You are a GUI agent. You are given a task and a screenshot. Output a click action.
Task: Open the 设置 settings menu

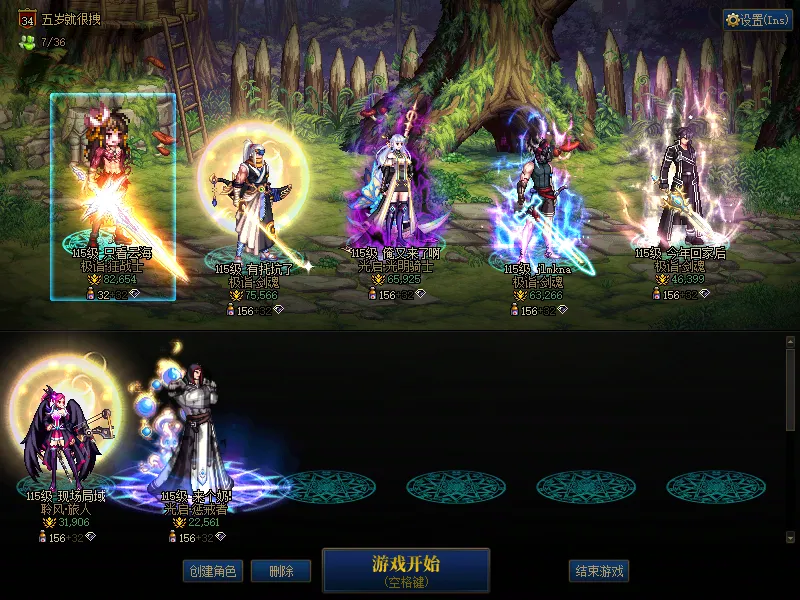(758, 20)
